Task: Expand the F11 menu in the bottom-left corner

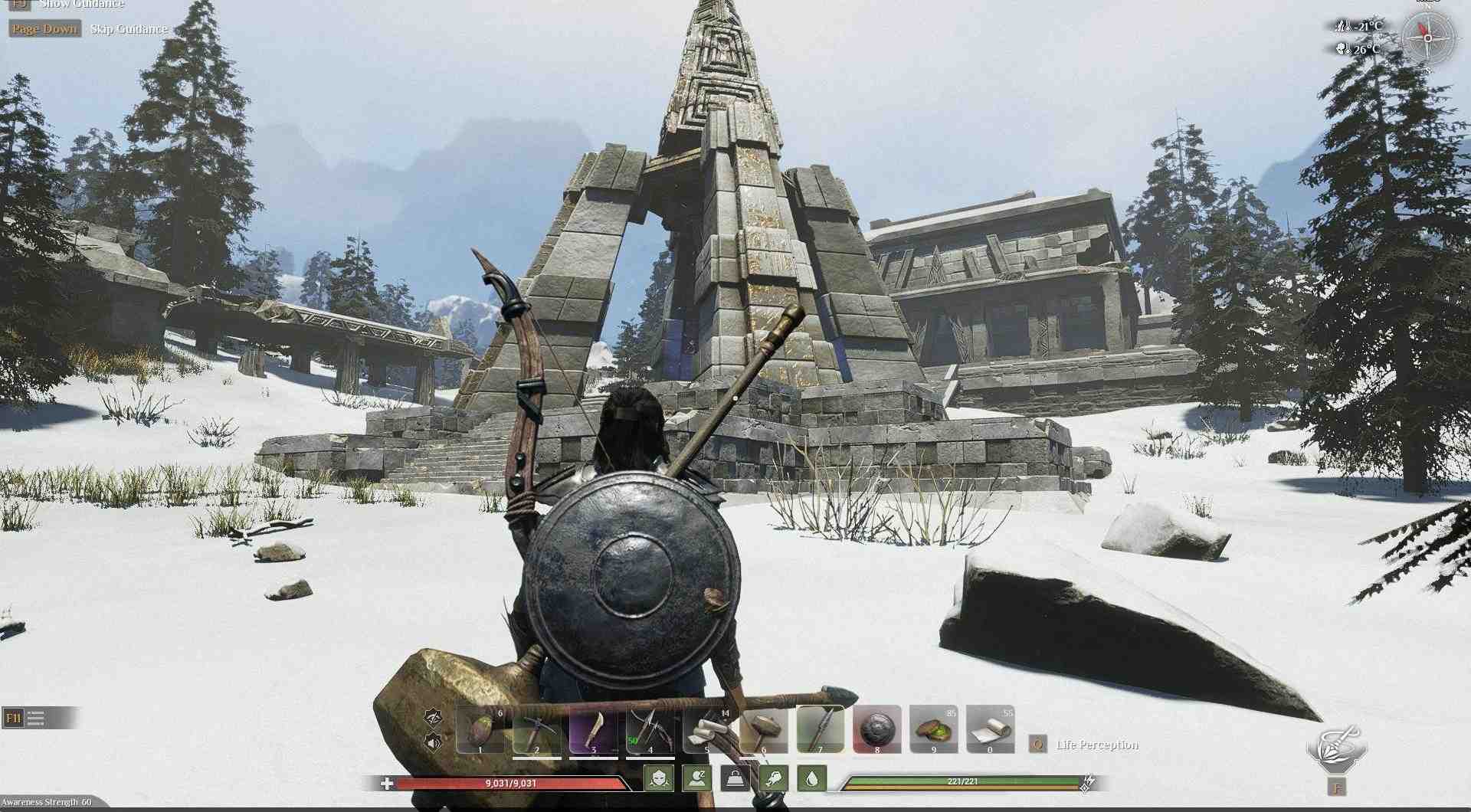Action: 13,719
